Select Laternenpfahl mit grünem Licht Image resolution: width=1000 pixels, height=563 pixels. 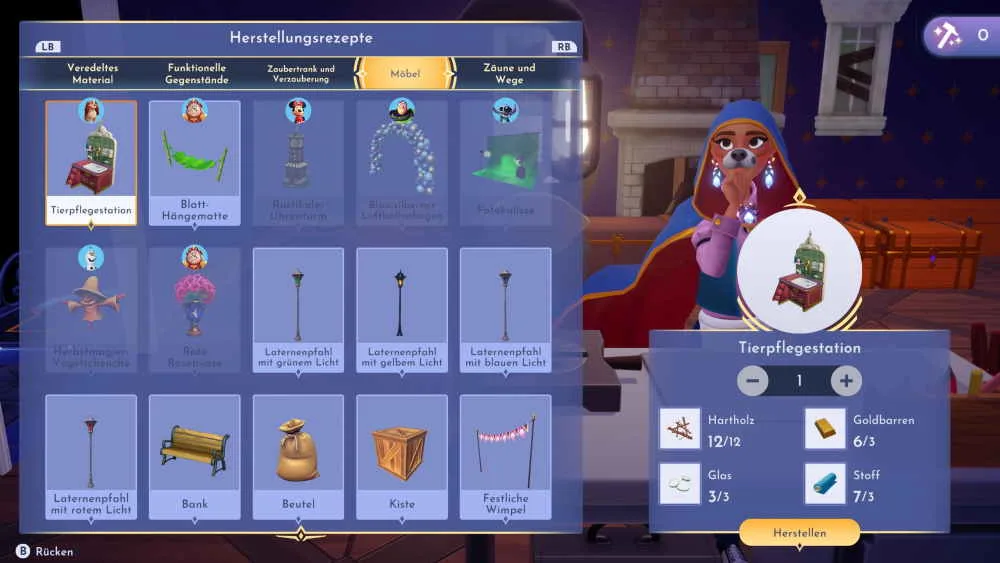point(298,309)
